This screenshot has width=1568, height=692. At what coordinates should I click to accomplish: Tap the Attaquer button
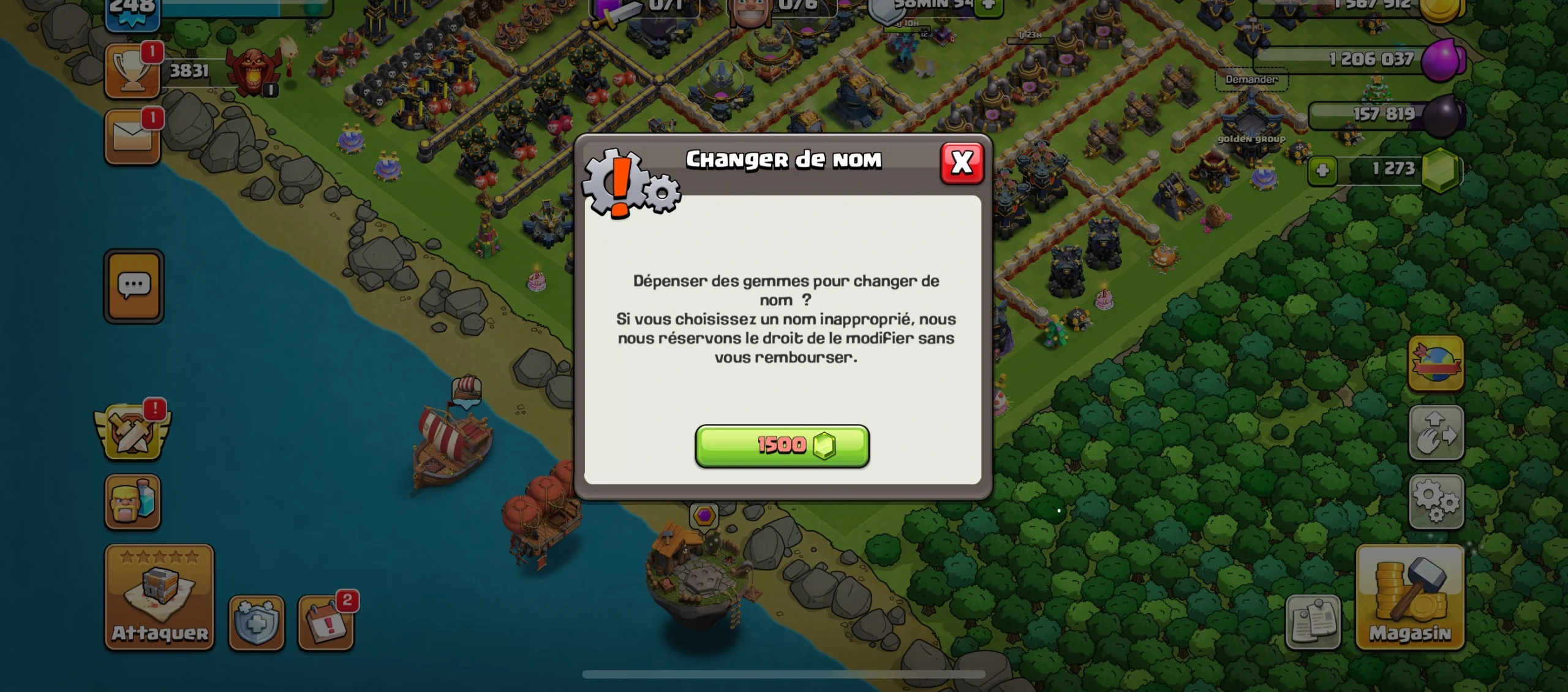159,597
